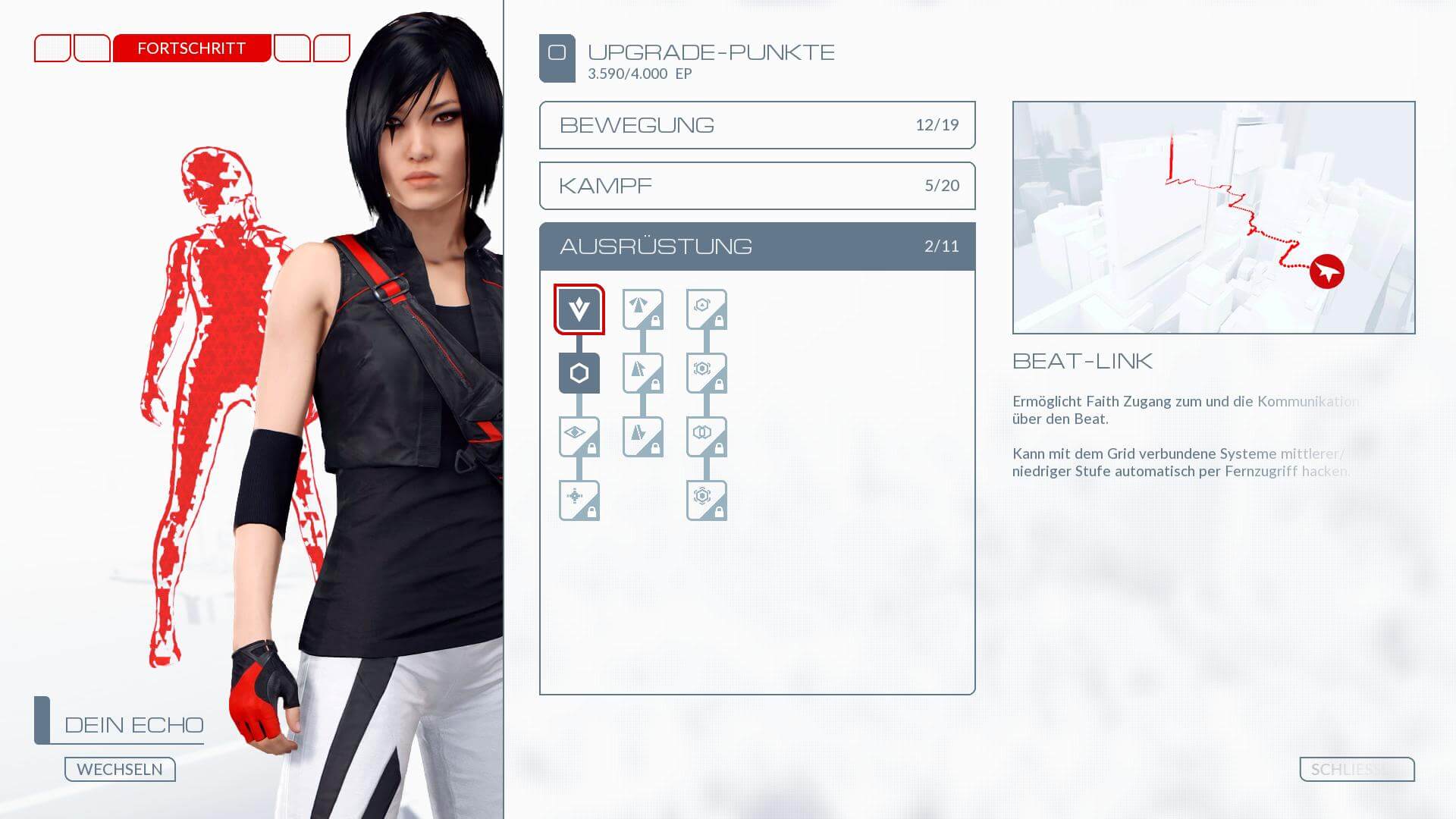The image size is (1456, 819).
Task: Choose the locked eye-shaped upgrade
Action: tap(579, 437)
